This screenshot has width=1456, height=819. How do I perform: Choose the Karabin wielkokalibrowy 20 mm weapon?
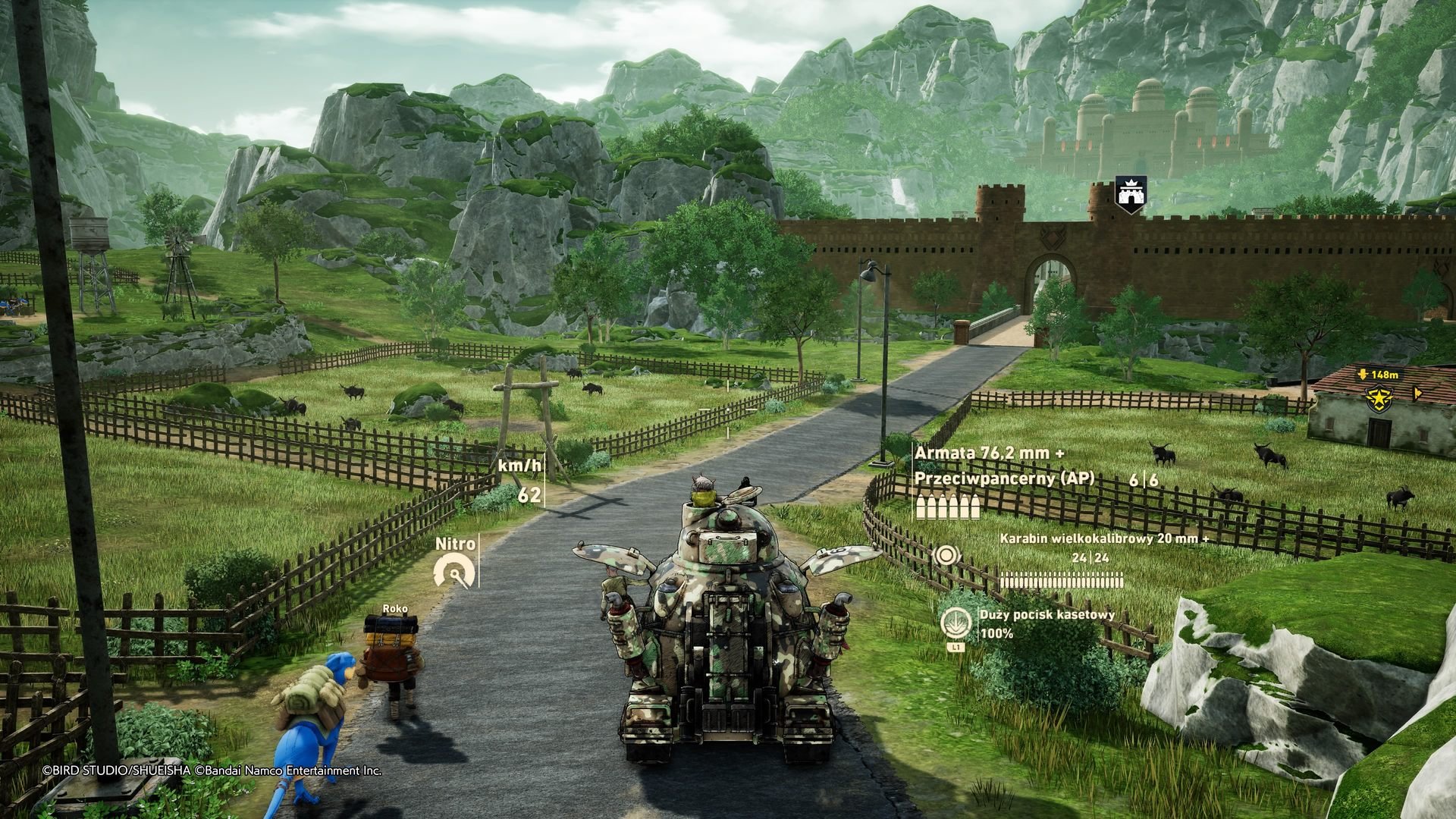pyautogui.click(x=1104, y=538)
